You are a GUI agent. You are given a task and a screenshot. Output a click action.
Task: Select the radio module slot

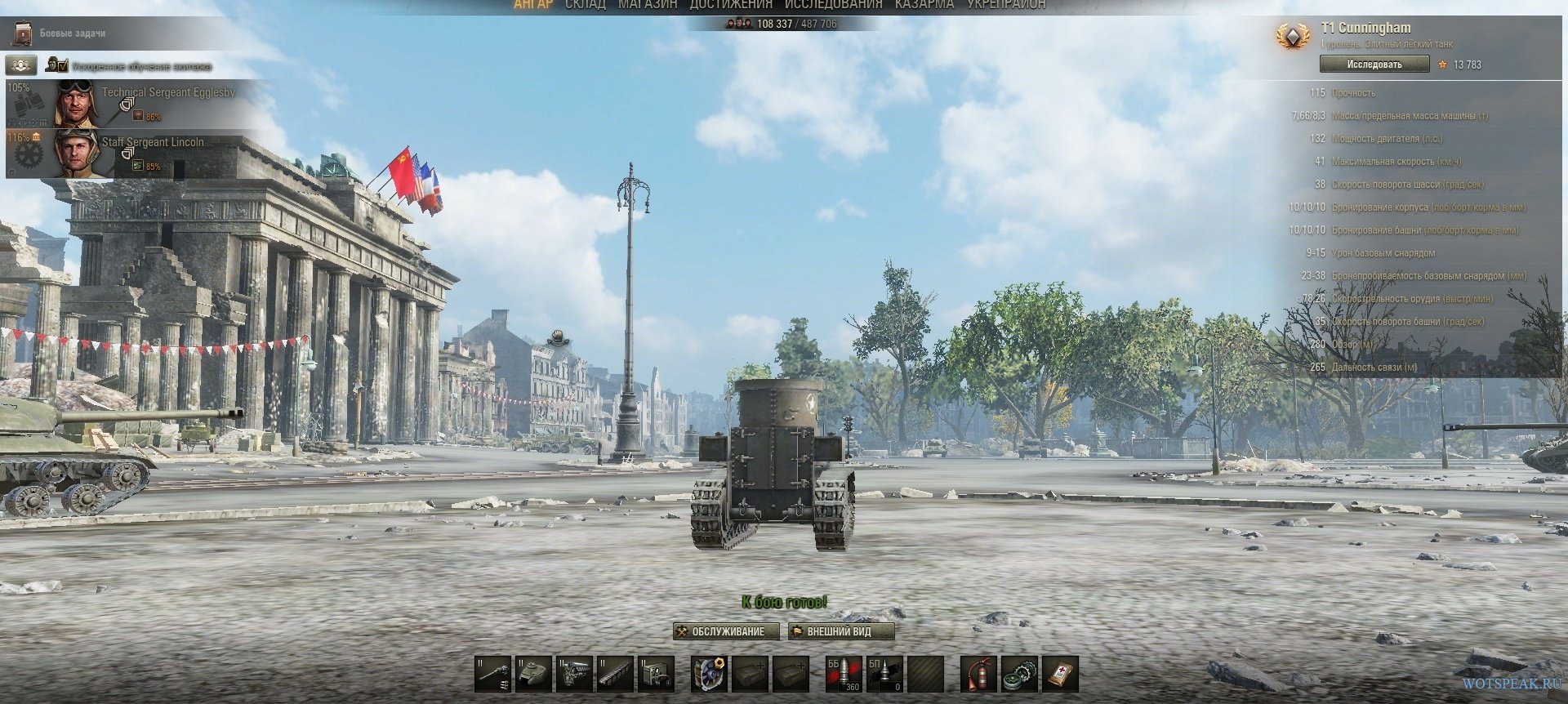click(657, 674)
